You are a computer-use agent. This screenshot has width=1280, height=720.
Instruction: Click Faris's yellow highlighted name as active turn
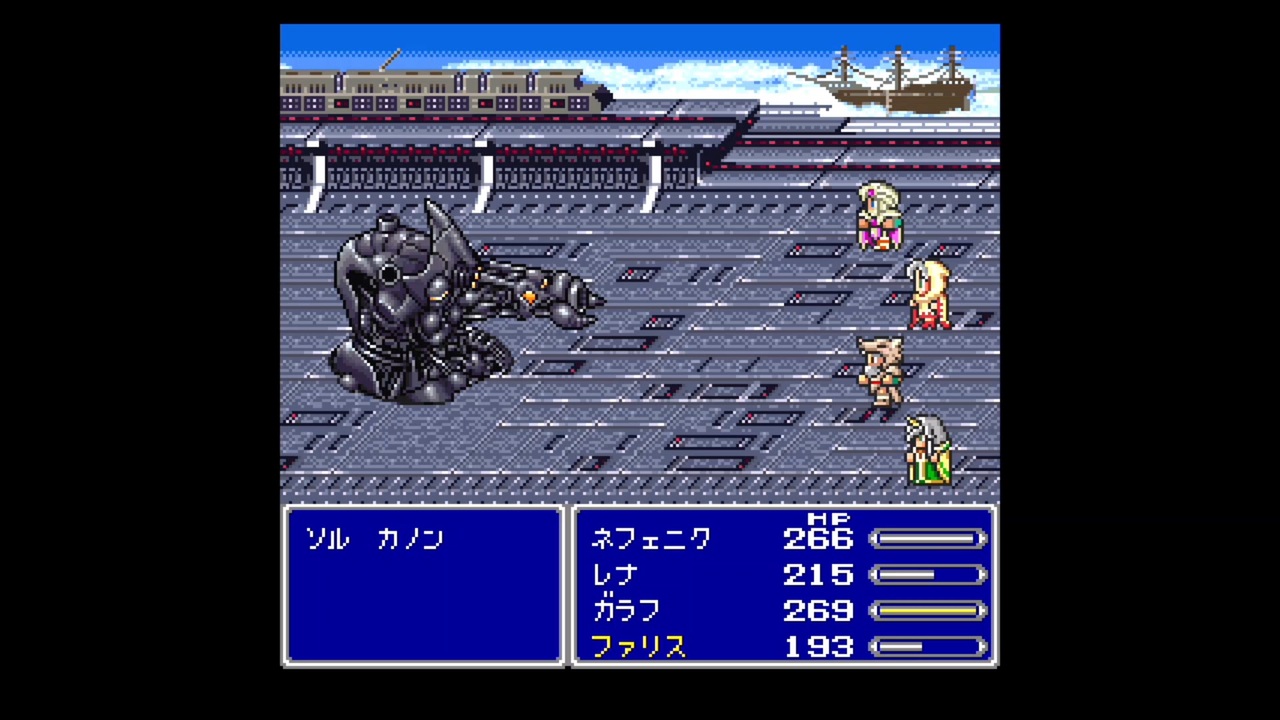(x=638, y=646)
